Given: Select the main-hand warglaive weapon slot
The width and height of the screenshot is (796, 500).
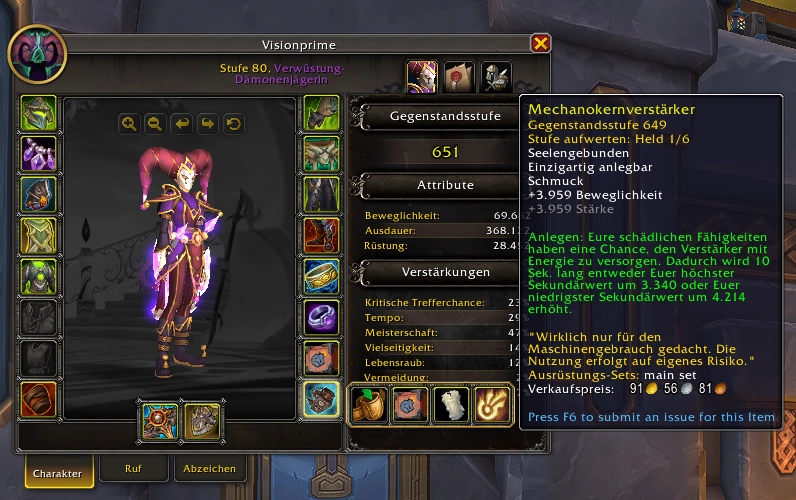Looking at the screenshot, I should click(x=160, y=421).
